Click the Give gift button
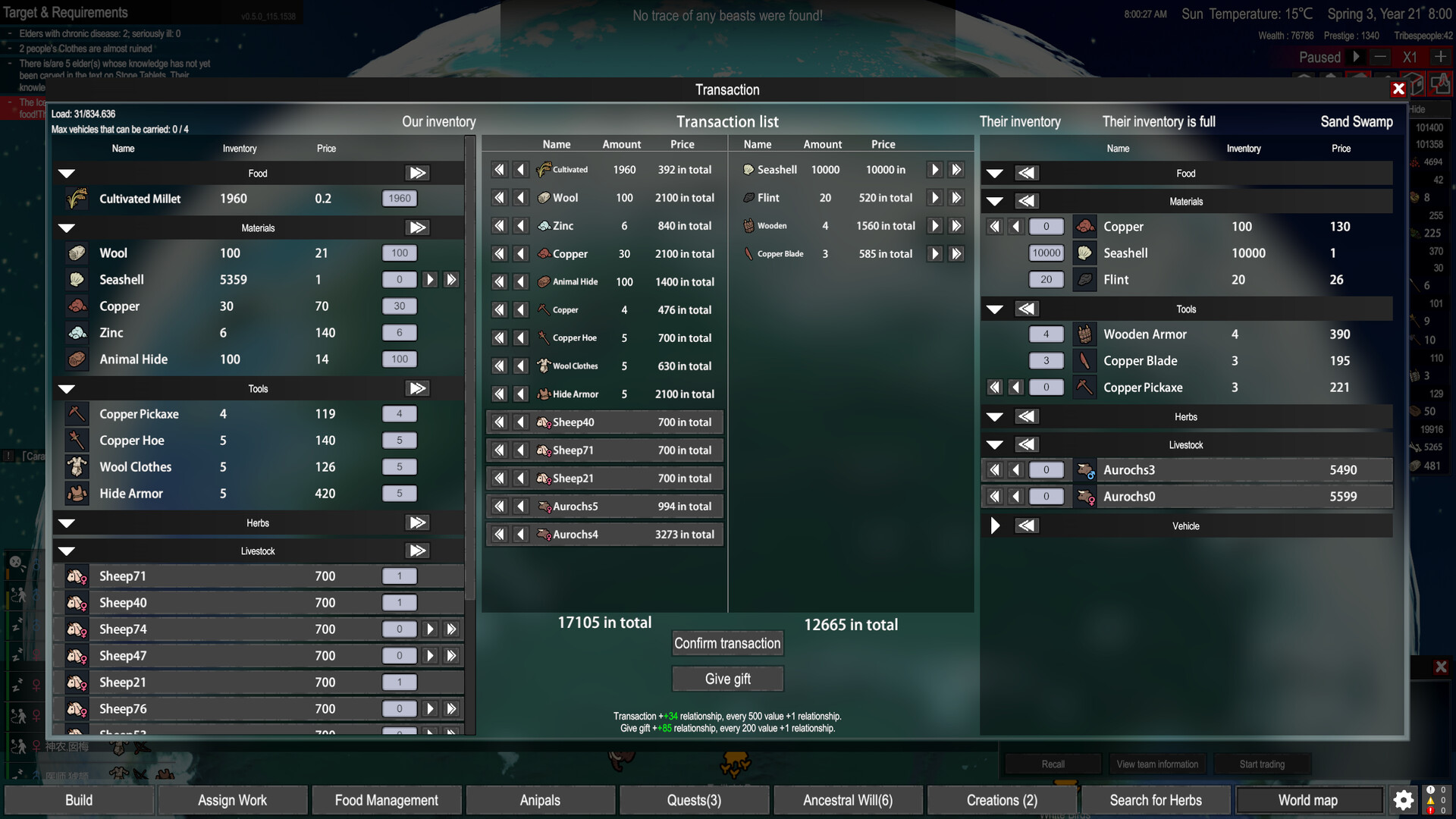 click(x=727, y=679)
